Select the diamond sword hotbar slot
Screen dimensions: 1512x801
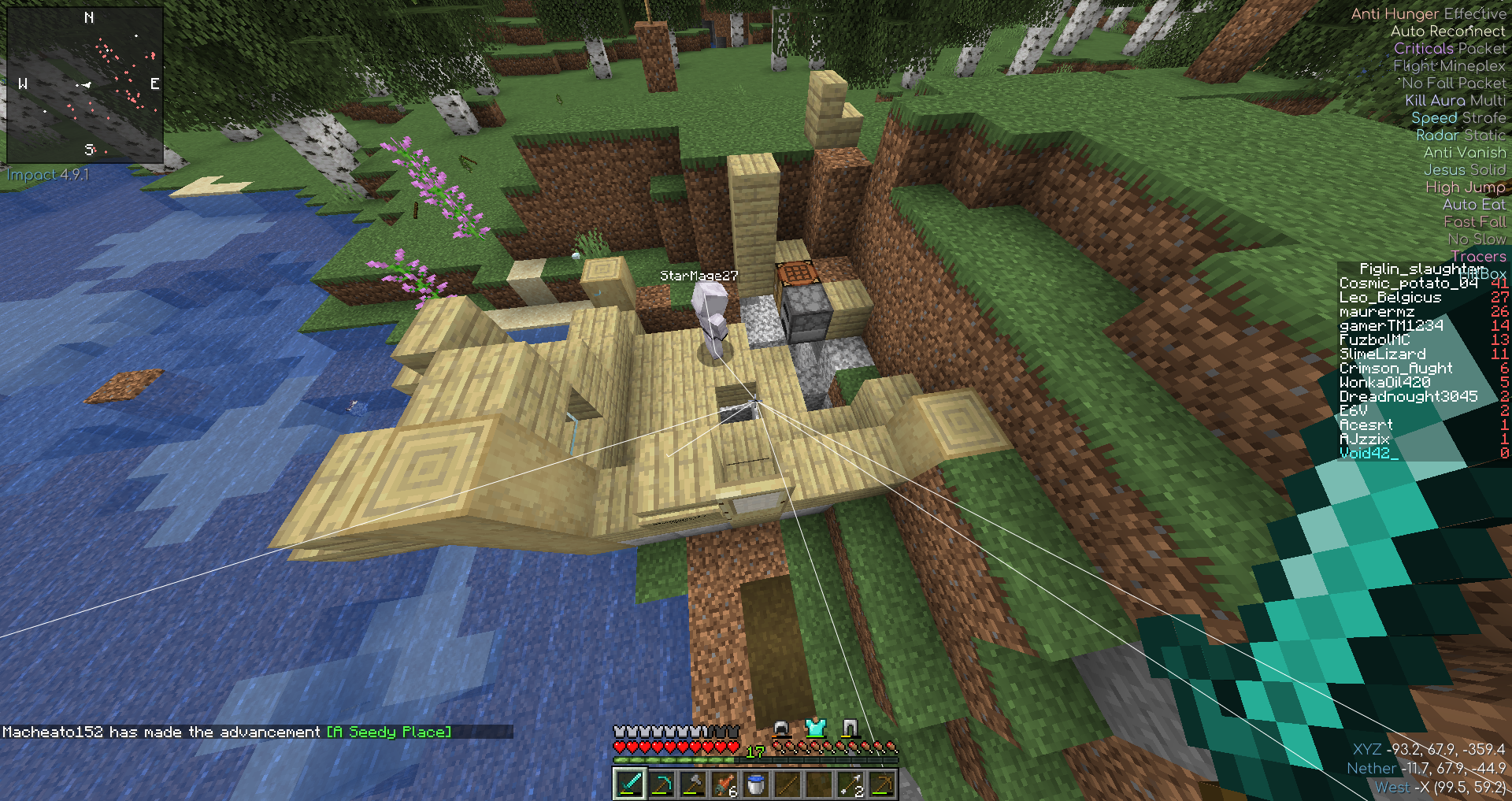point(629,784)
